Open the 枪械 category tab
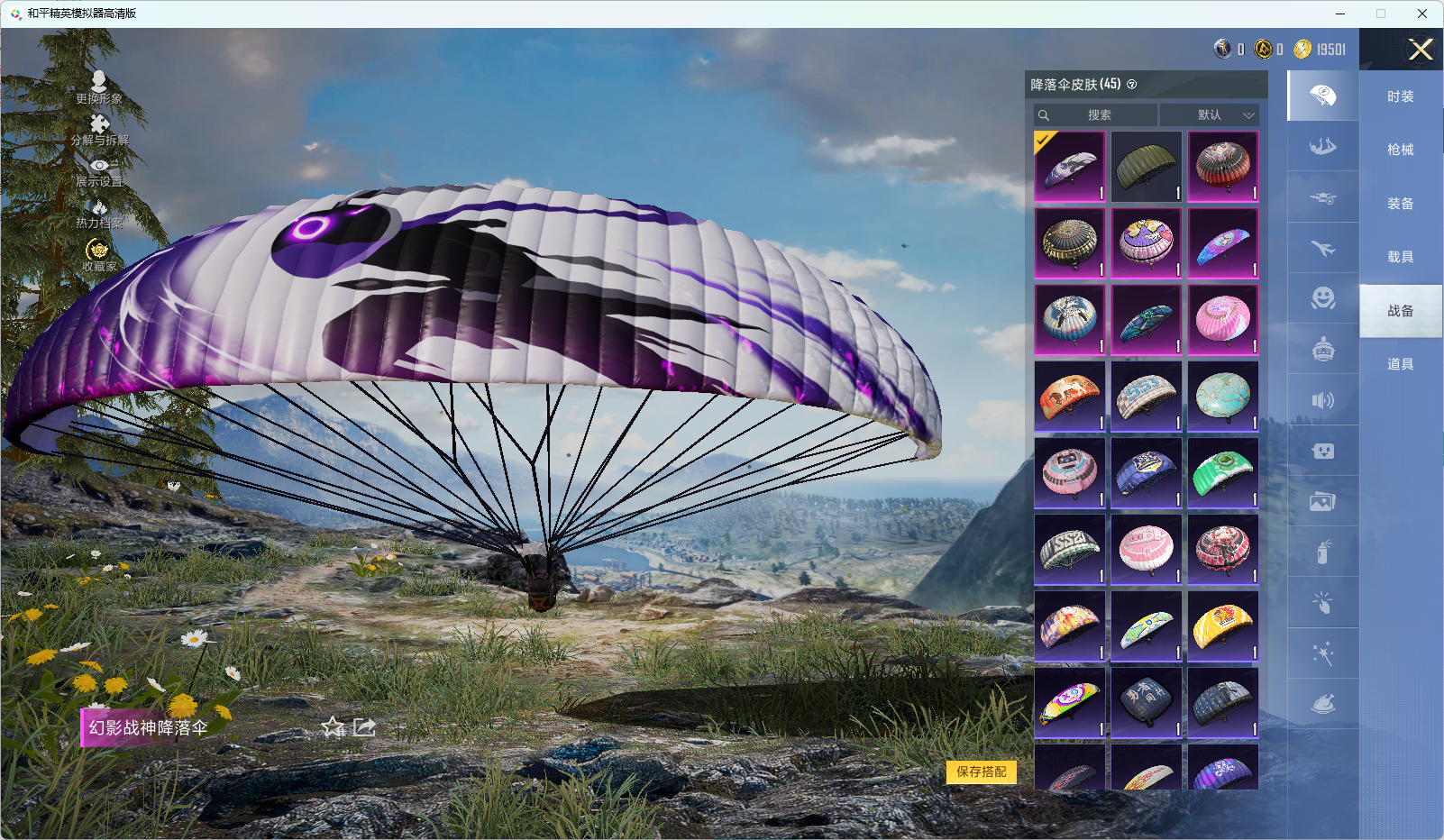The width and height of the screenshot is (1444, 840). pos(1400,150)
